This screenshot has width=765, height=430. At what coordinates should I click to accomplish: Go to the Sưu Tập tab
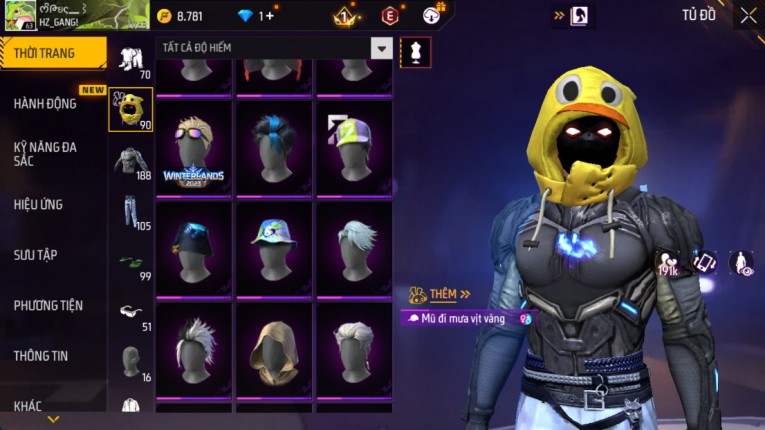(x=35, y=255)
